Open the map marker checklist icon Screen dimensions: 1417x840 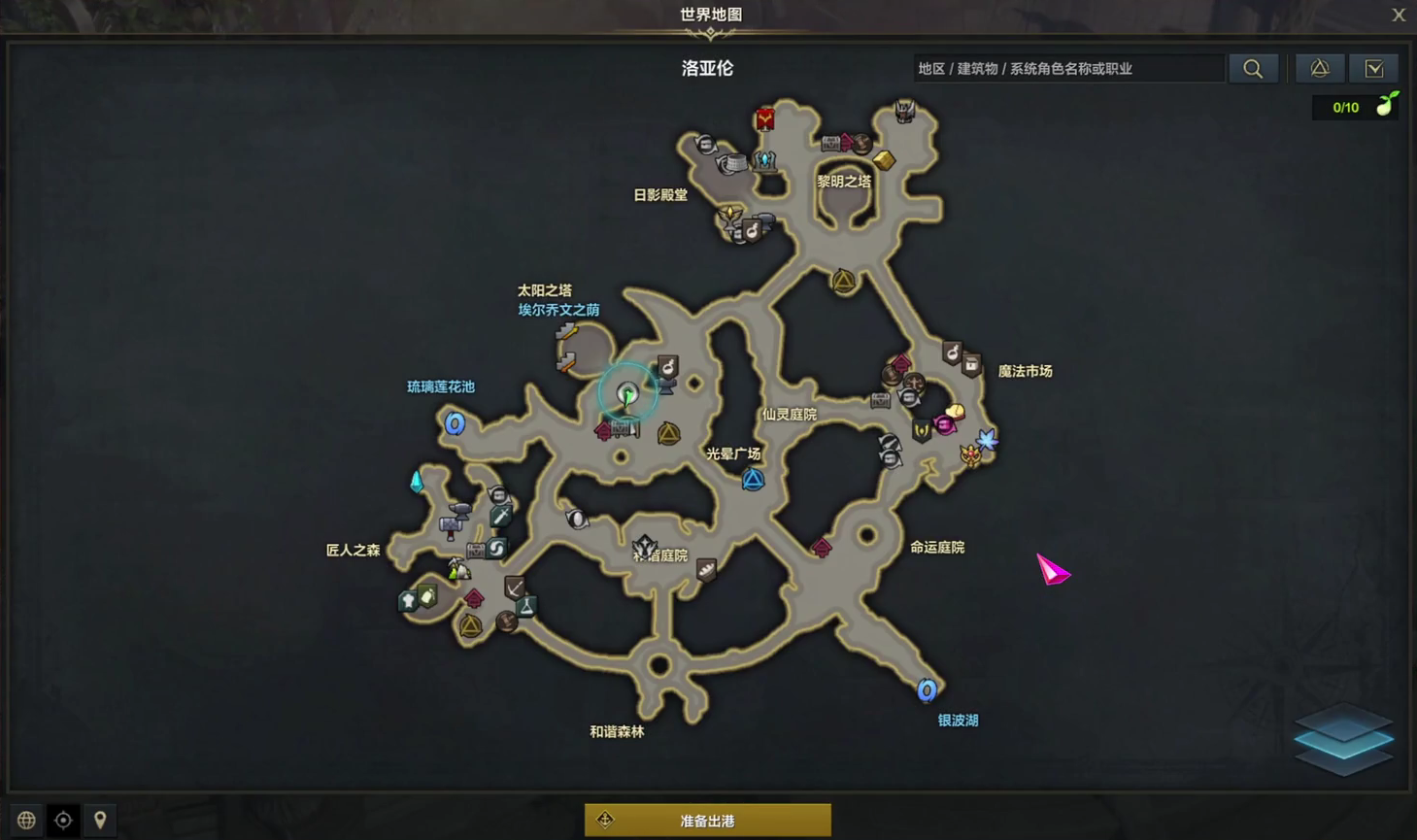tap(1373, 68)
